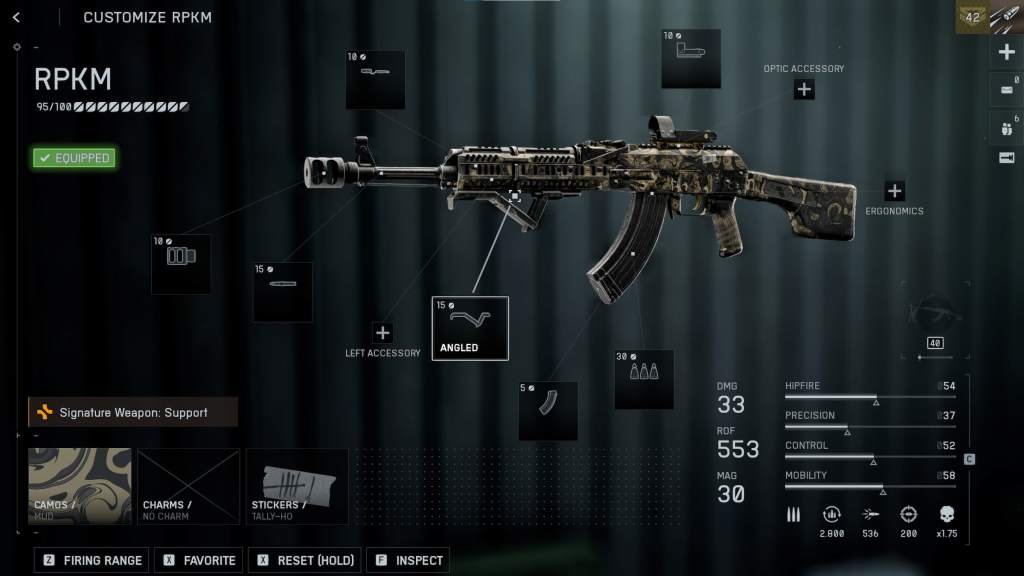Open the optic sight attachment slot
The width and height of the screenshot is (1024, 576).
[x=691, y=59]
